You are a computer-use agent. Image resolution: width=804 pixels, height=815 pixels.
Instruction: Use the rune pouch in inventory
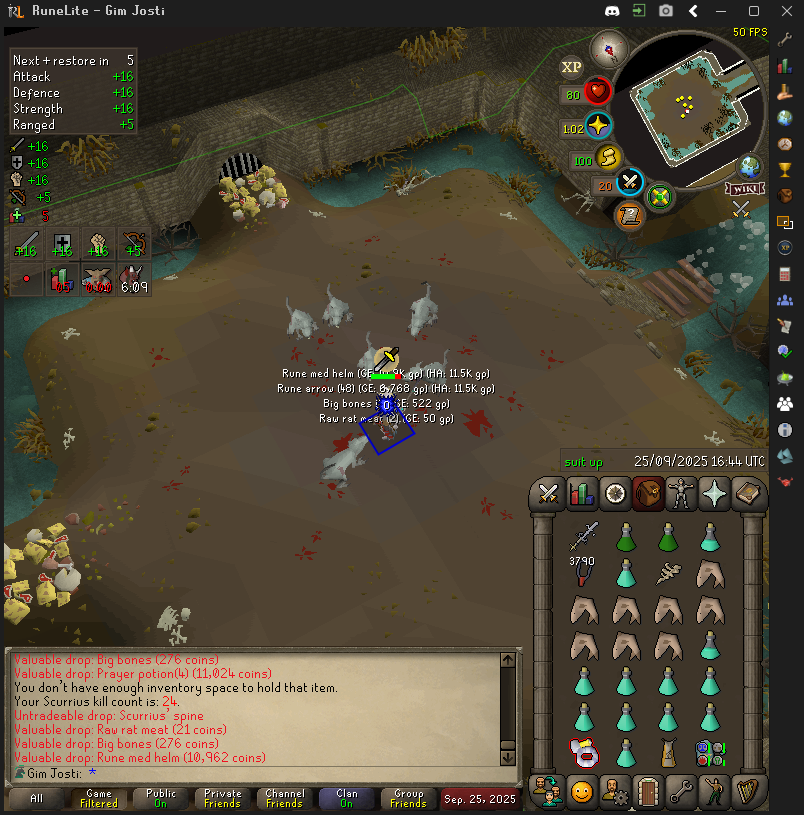[x=710, y=753]
